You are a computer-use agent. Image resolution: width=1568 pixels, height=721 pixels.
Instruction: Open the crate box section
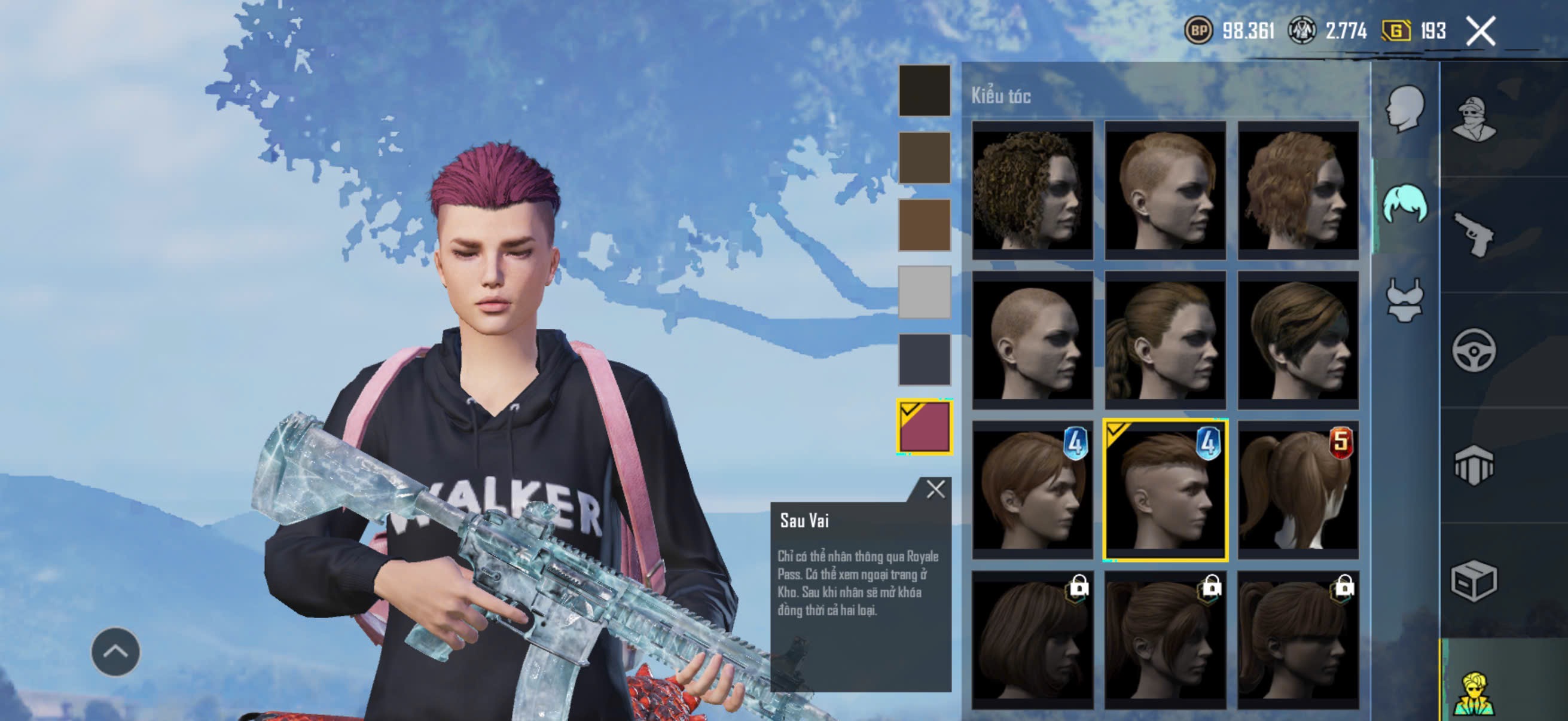coord(1473,581)
